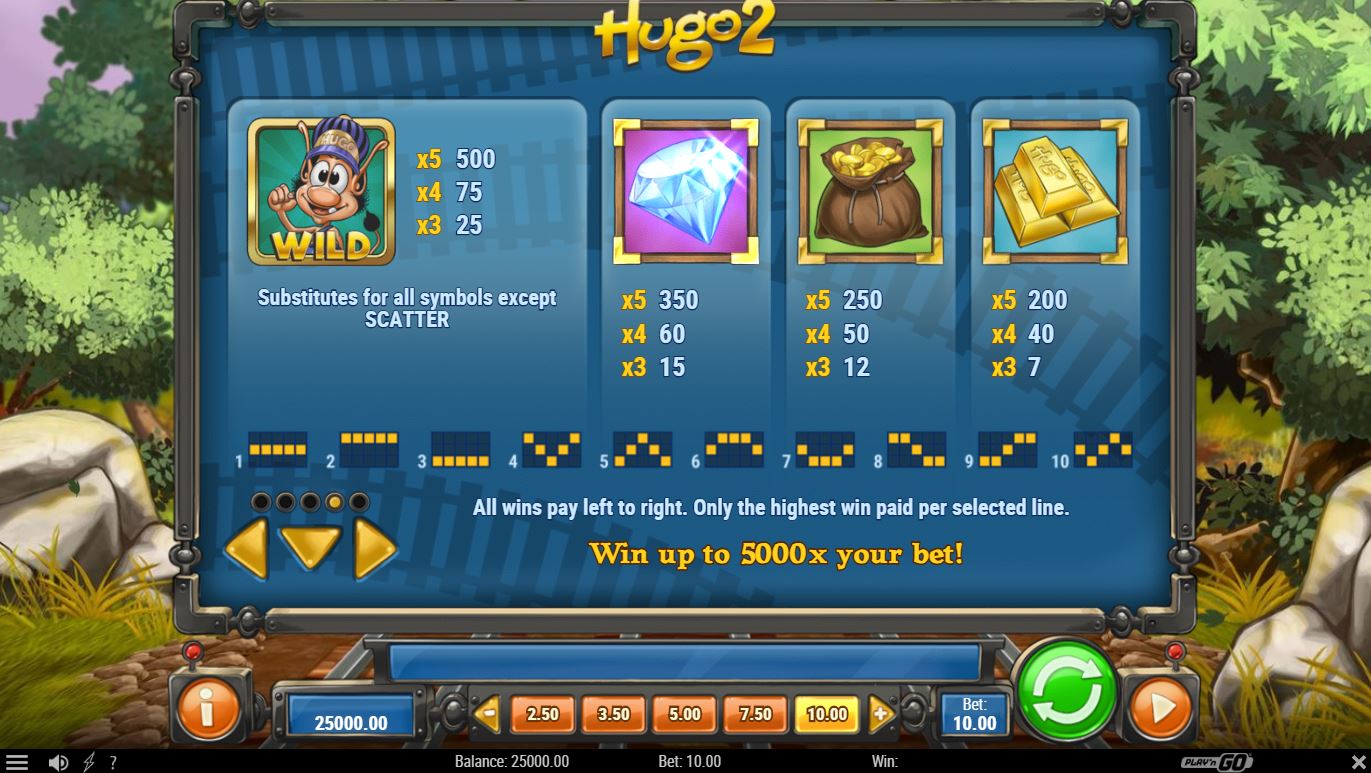Select the gold bars symbol tile
Image resolution: width=1371 pixels, height=773 pixels.
point(1054,190)
